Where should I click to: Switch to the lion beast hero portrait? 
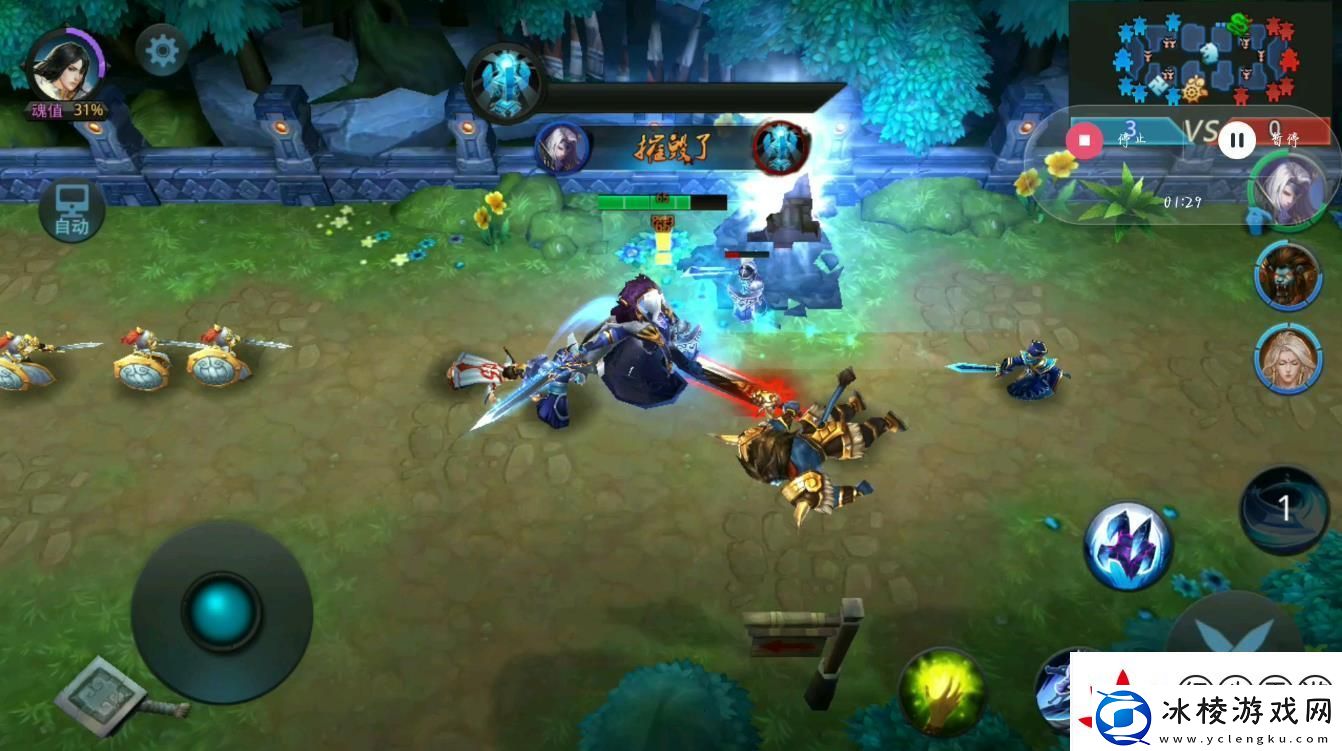tap(1288, 275)
